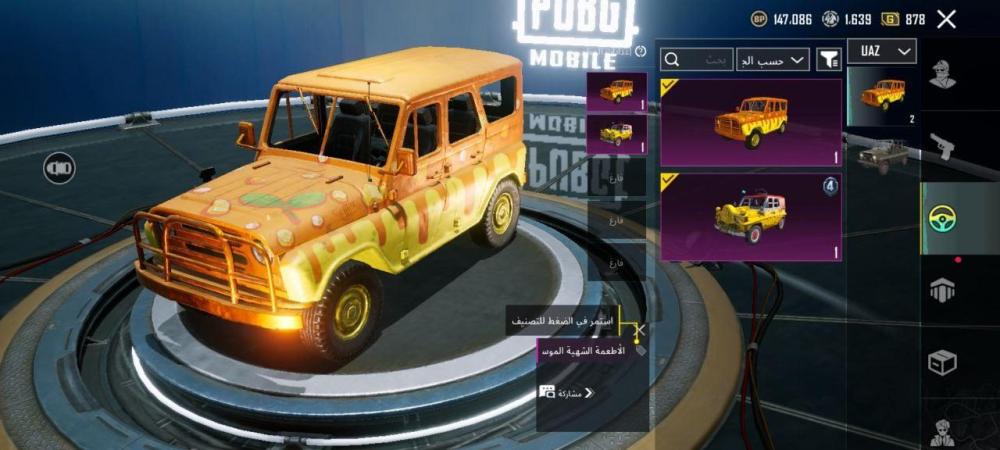Image resolution: width=1000 pixels, height=450 pixels.
Task: Choose the military buggy vehicle thumbnail
Action: pyautogui.click(x=882, y=156)
